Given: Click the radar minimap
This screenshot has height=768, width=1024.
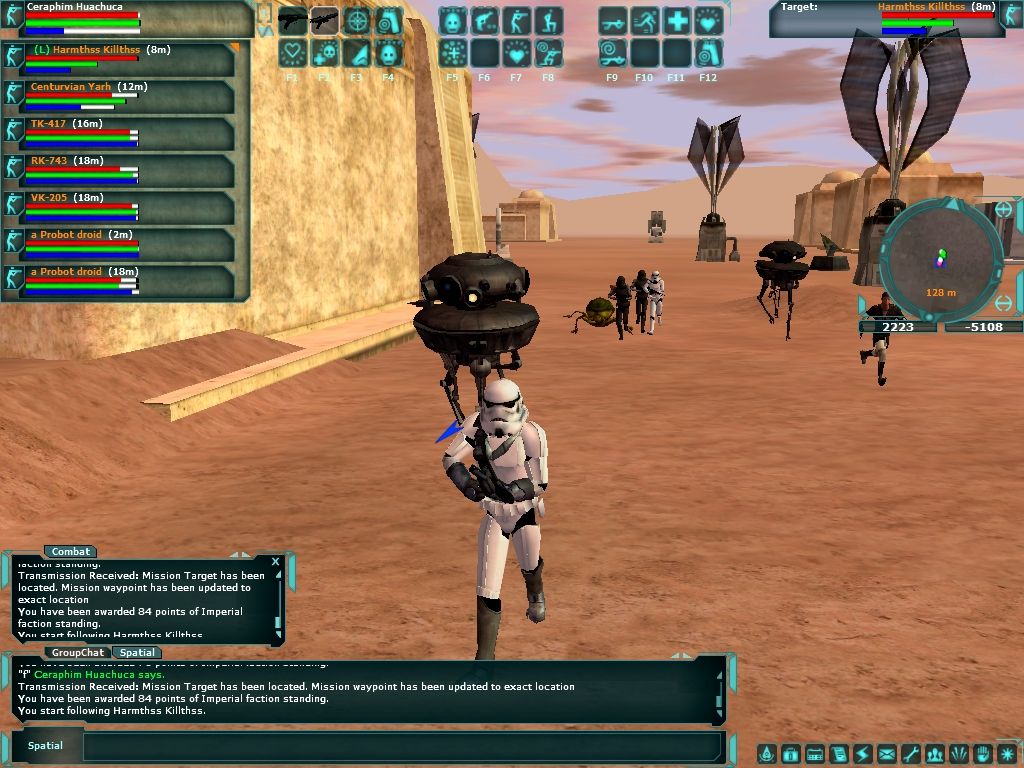Looking at the screenshot, I should (940, 256).
